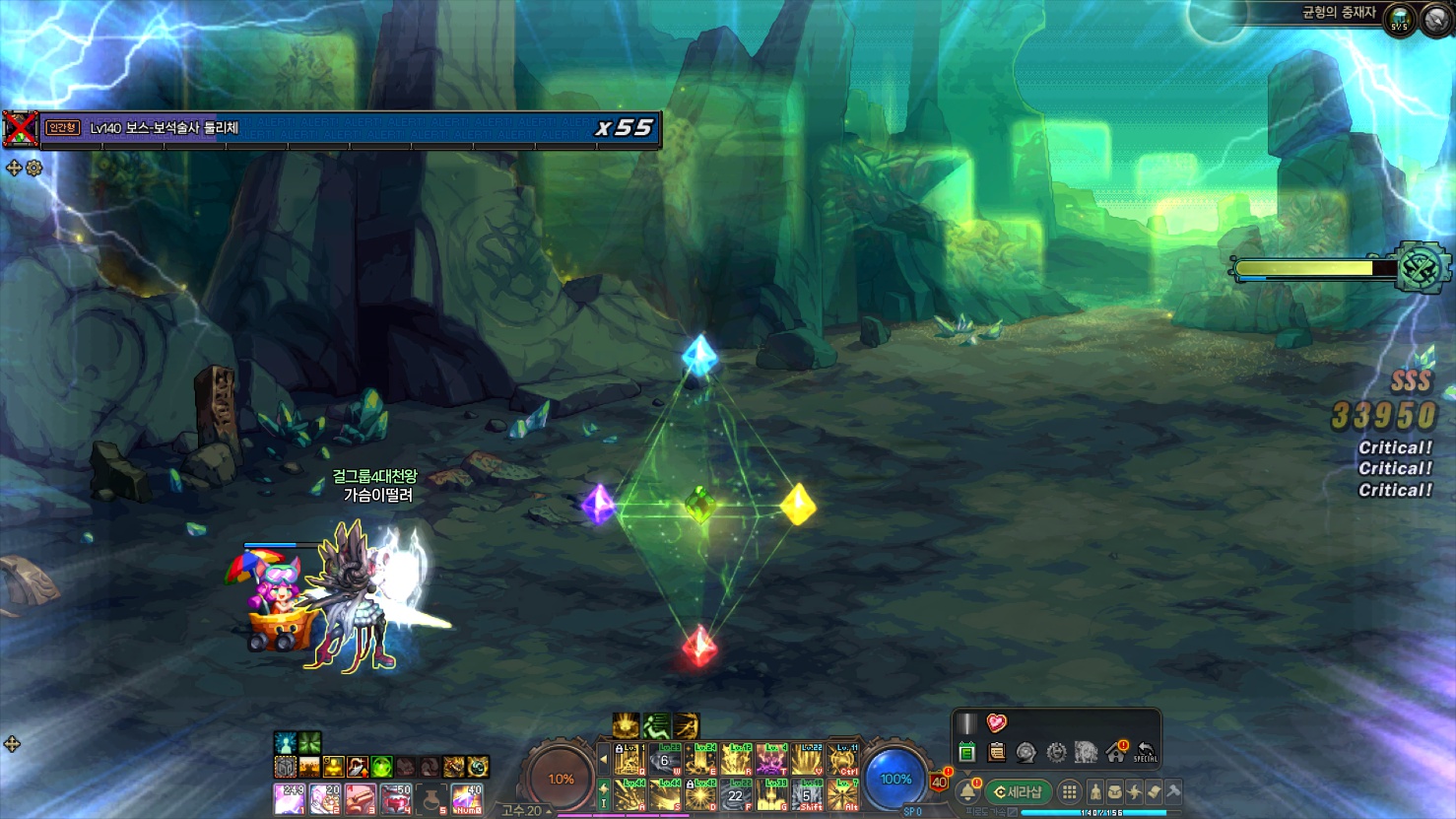Activate the Ctrl-key skill icon
This screenshot has height=819, width=1456.
pos(842,760)
